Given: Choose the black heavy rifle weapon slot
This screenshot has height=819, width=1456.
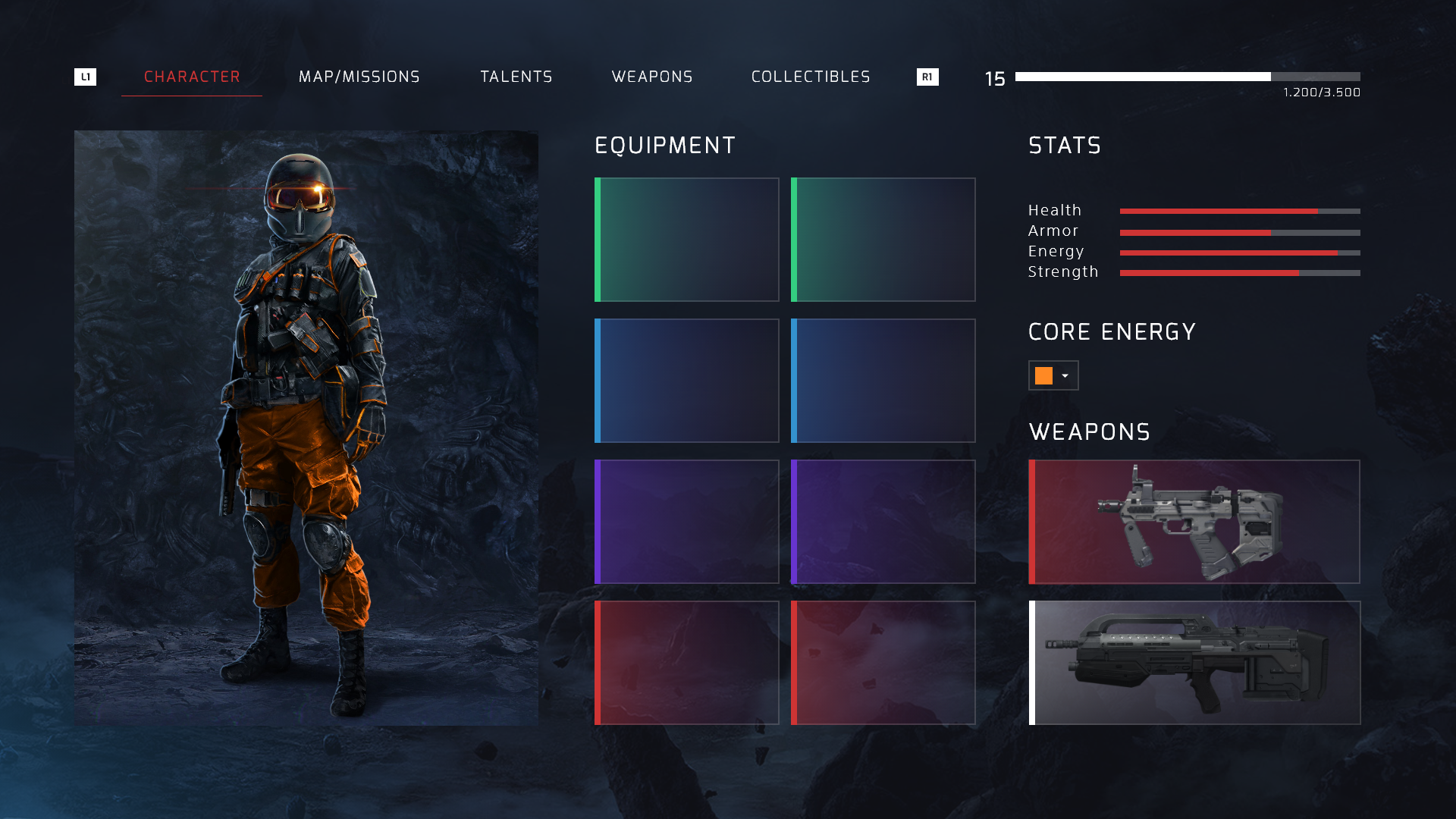Looking at the screenshot, I should (1194, 663).
